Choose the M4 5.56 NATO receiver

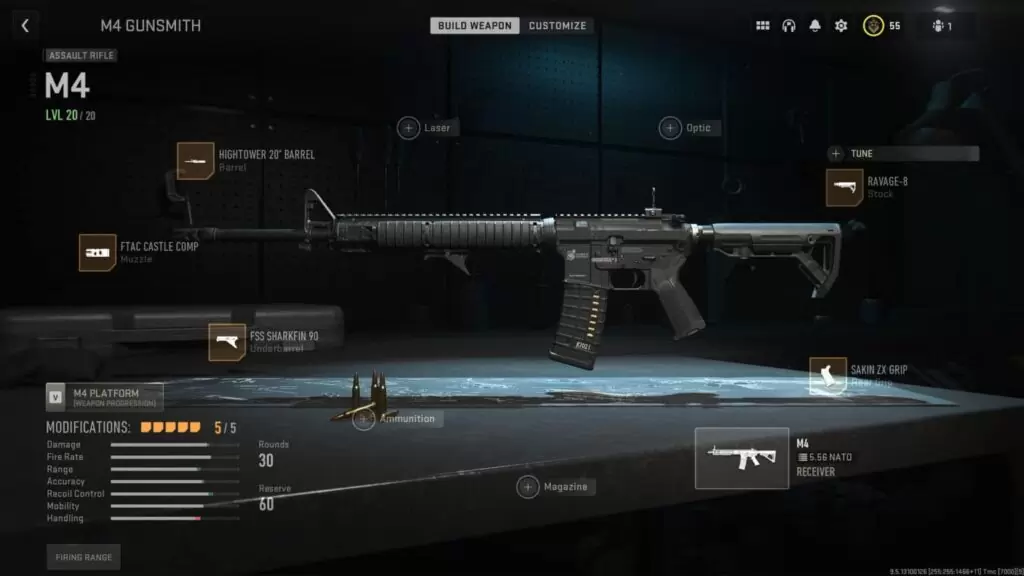coord(740,458)
